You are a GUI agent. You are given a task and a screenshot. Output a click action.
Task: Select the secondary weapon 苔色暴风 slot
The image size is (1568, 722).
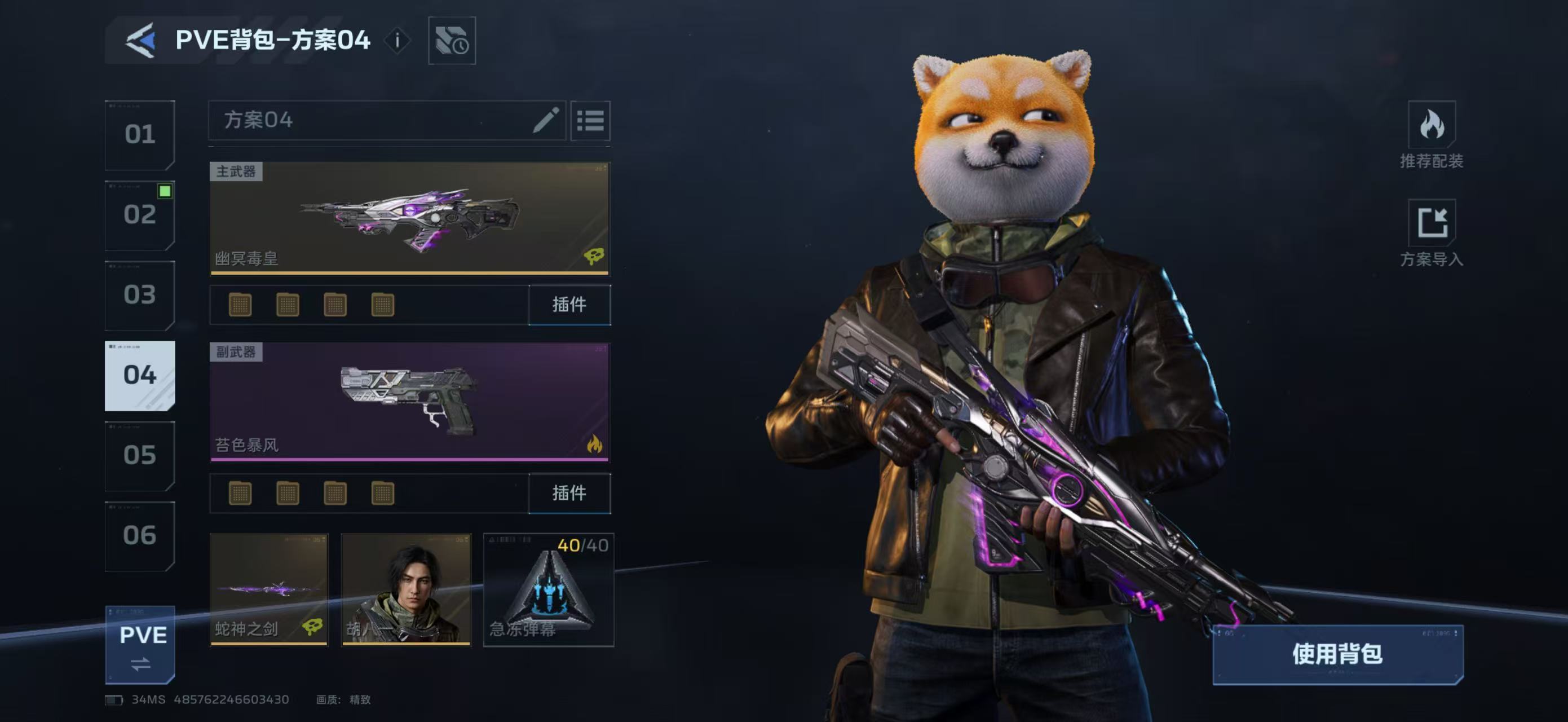tap(409, 402)
